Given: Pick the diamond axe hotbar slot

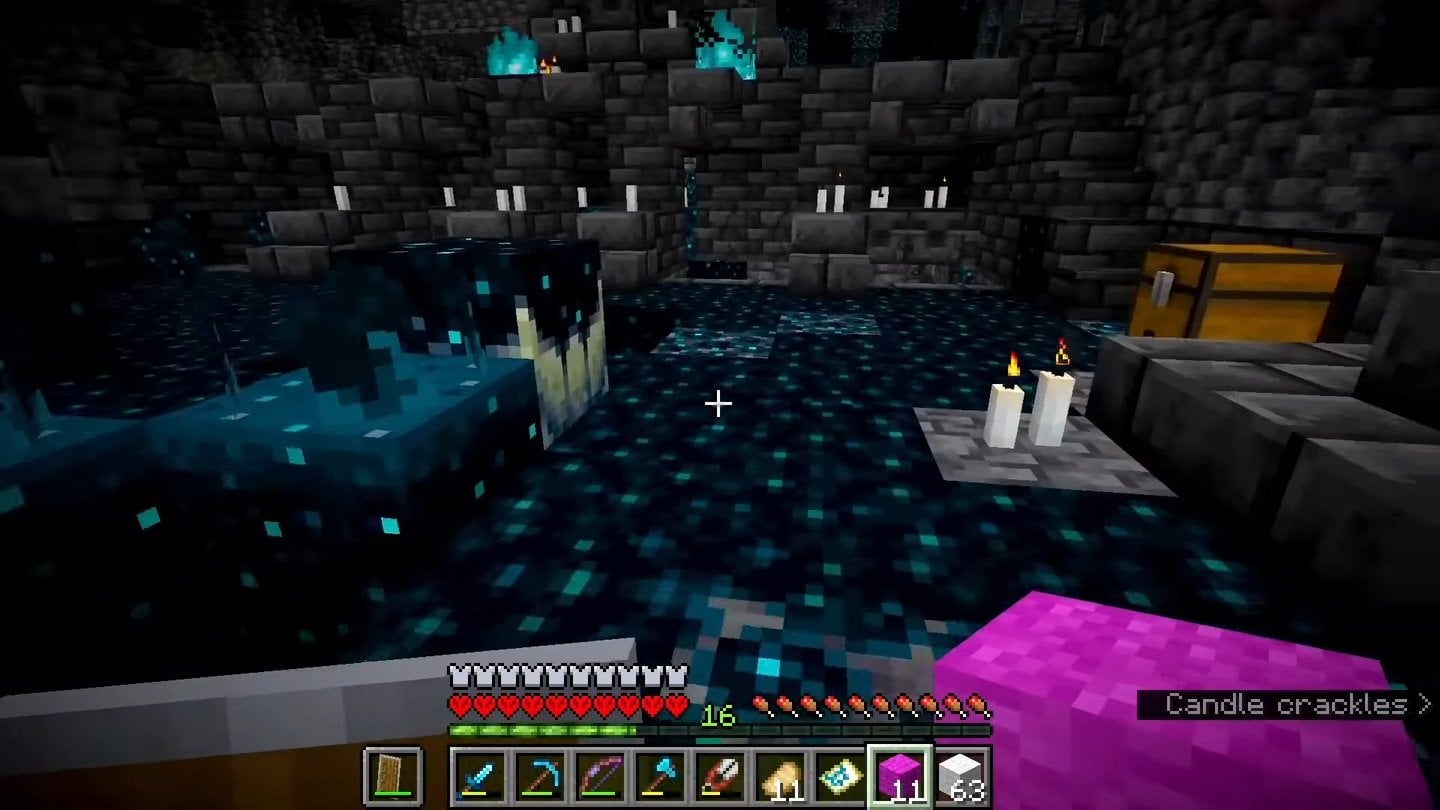Looking at the screenshot, I should tap(660, 777).
